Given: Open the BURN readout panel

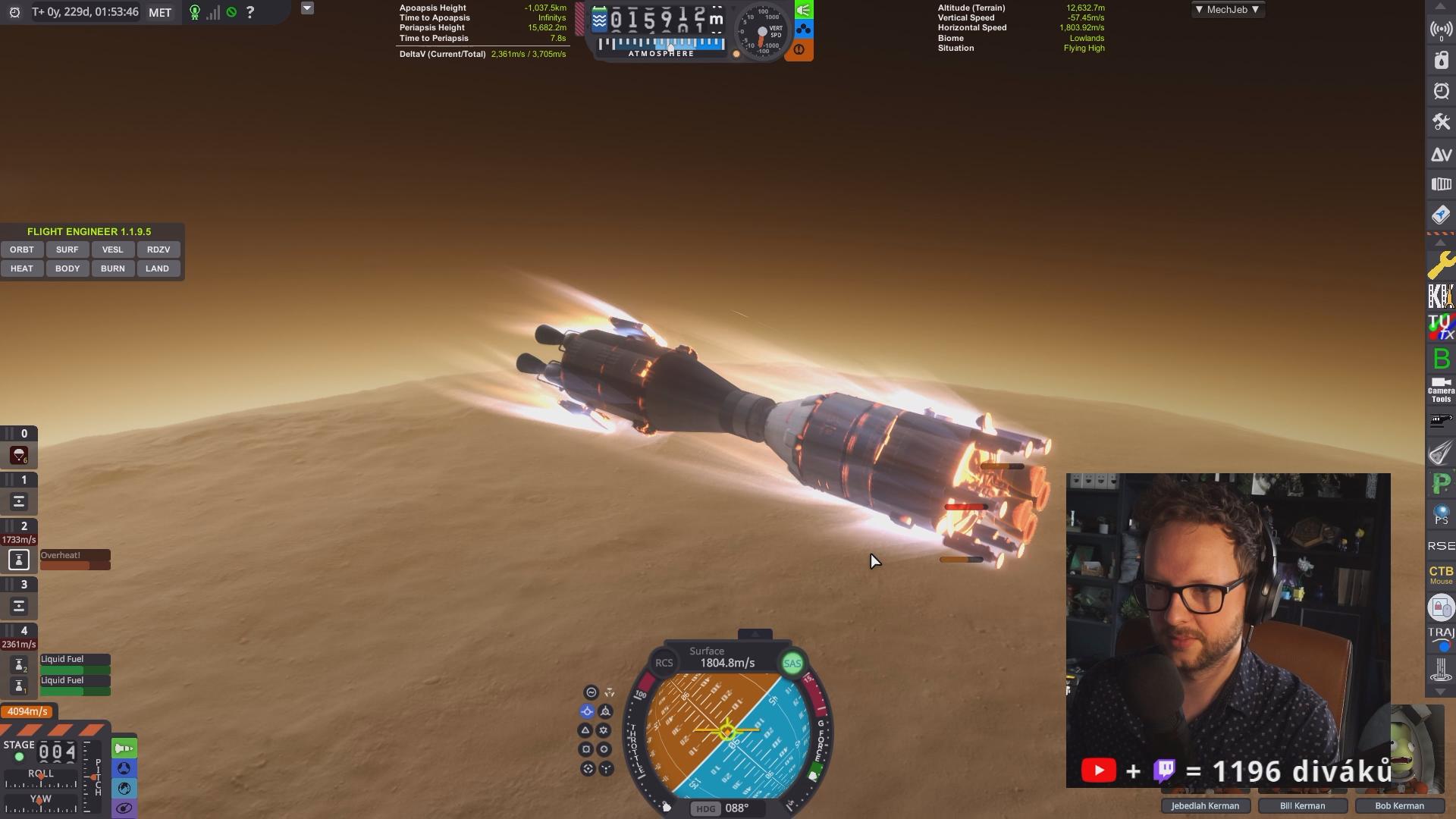Looking at the screenshot, I should [112, 268].
